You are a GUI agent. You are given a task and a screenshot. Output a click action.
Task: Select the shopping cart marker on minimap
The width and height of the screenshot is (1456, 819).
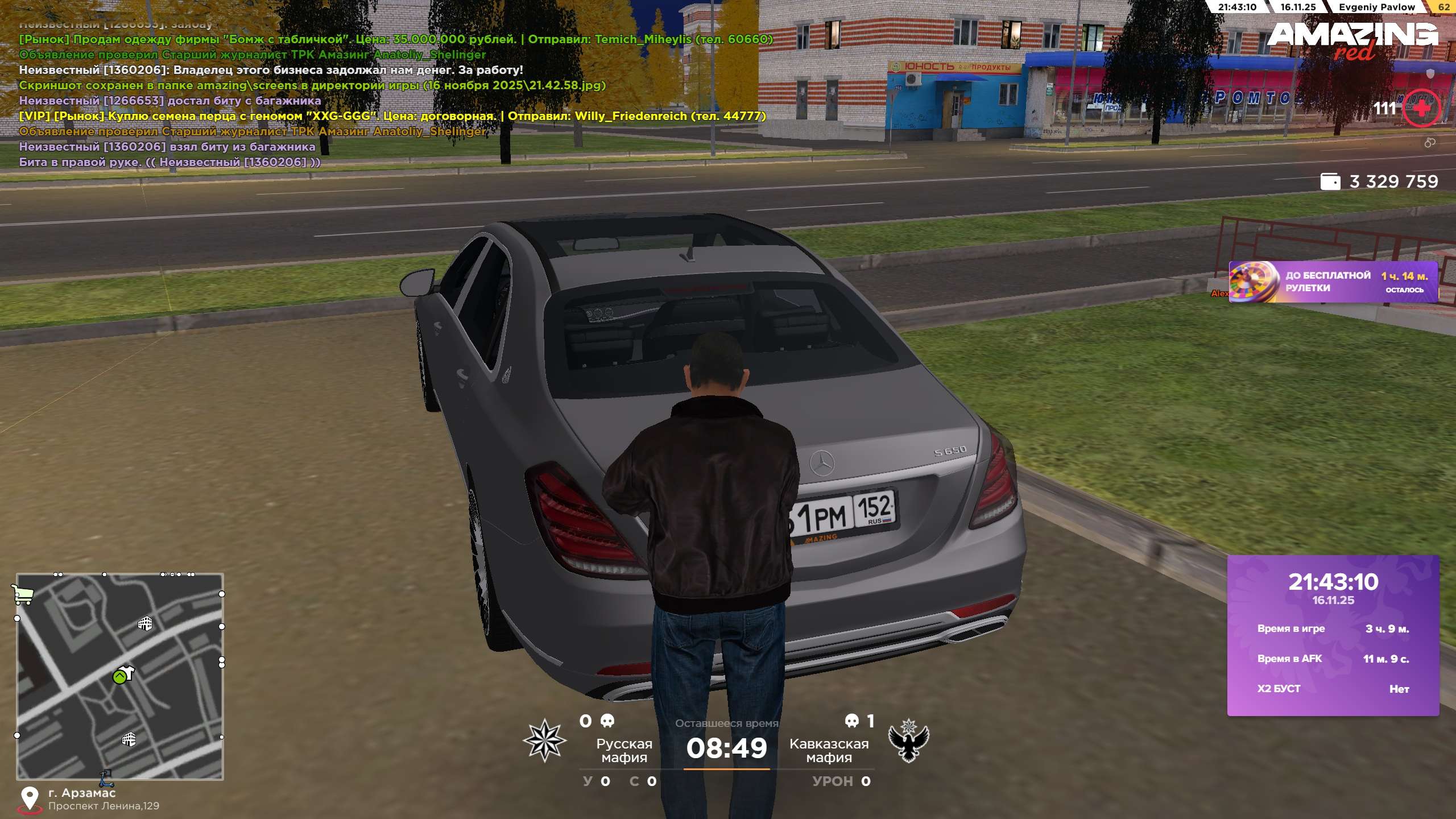click(x=22, y=595)
